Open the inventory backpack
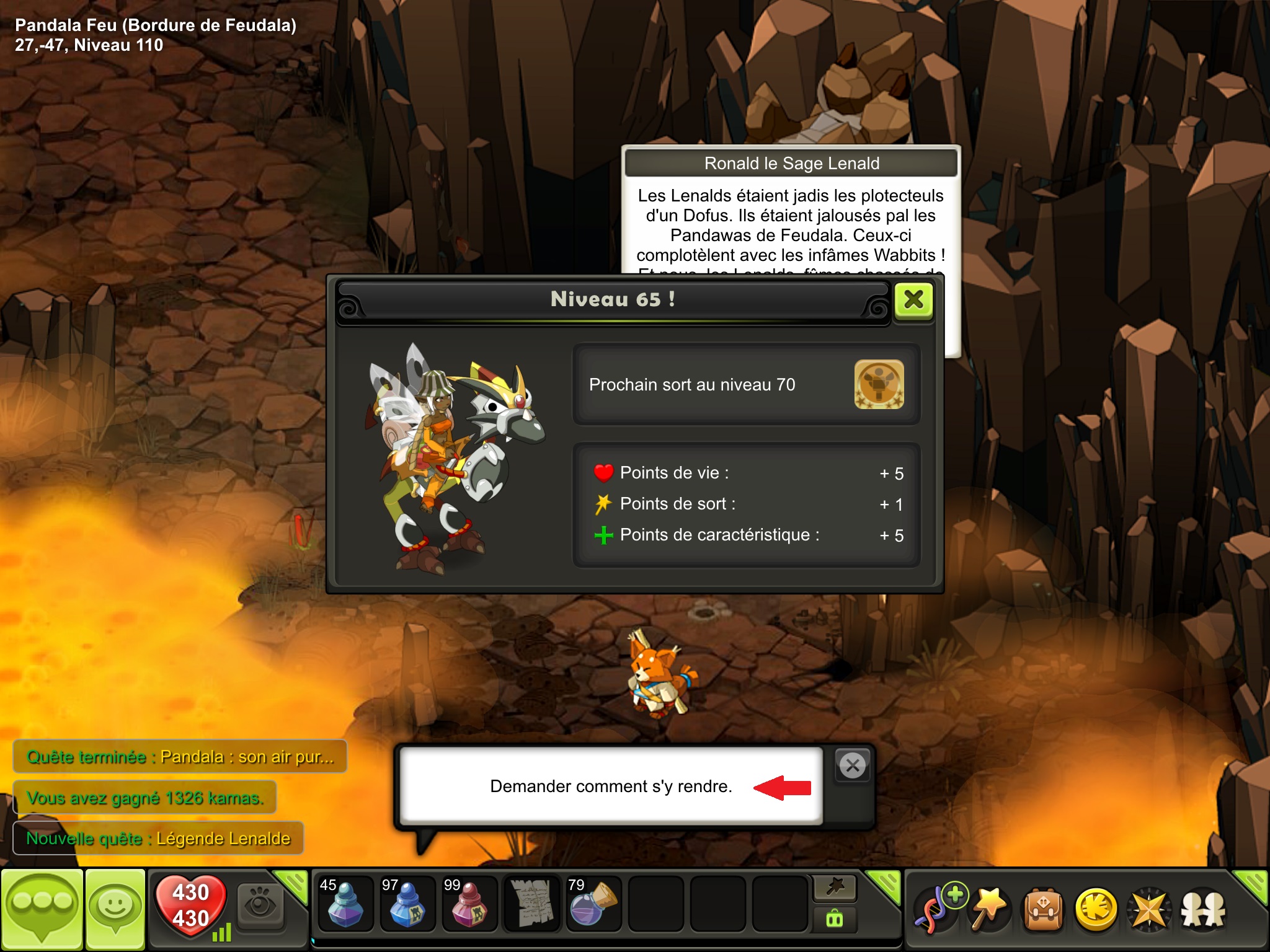The width and height of the screenshot is (1270, 952). coord(1043,909)
